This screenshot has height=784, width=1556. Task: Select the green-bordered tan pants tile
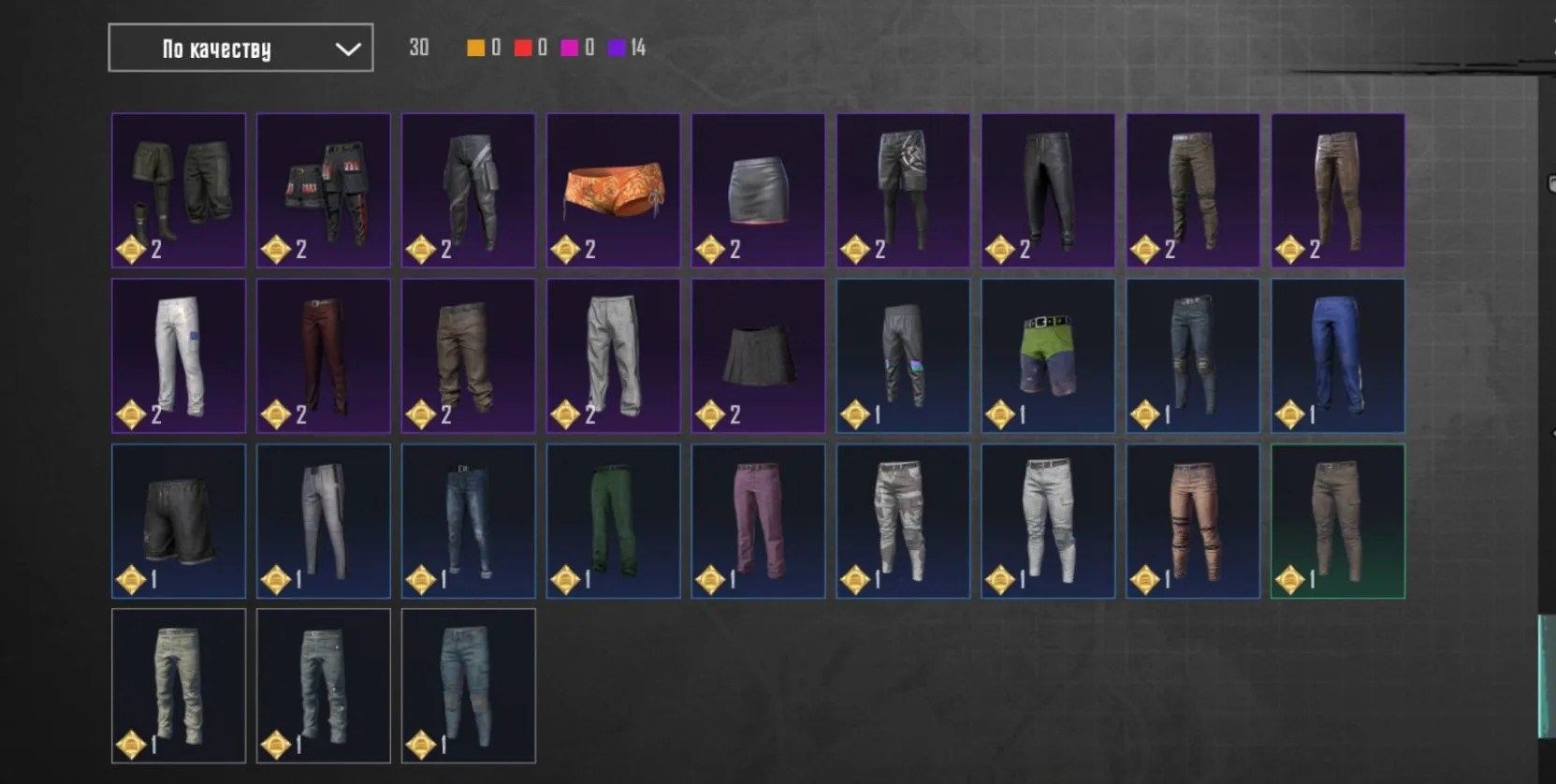1338,521
